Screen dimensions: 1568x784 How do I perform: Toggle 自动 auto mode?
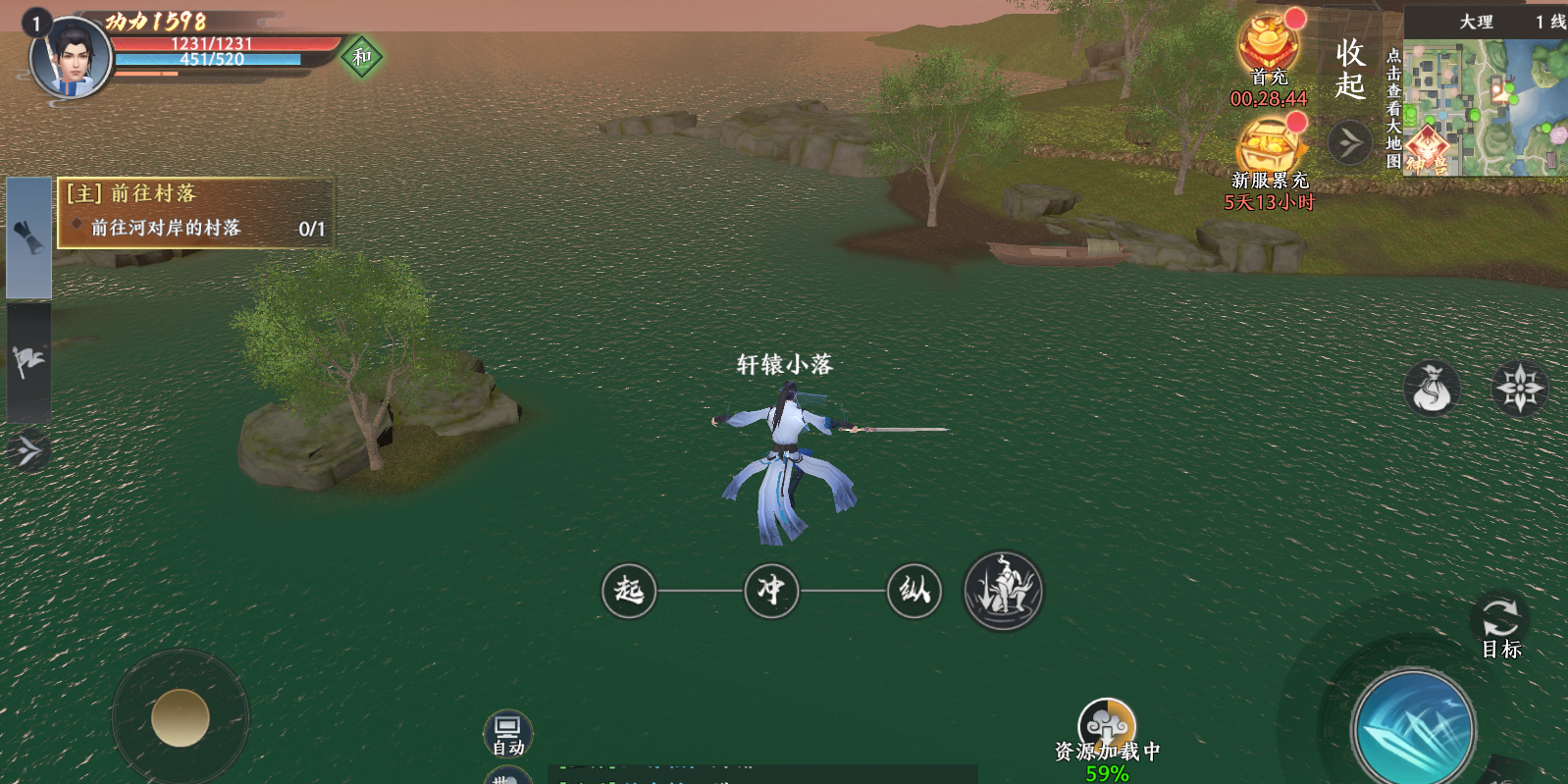tap(507, 734)
